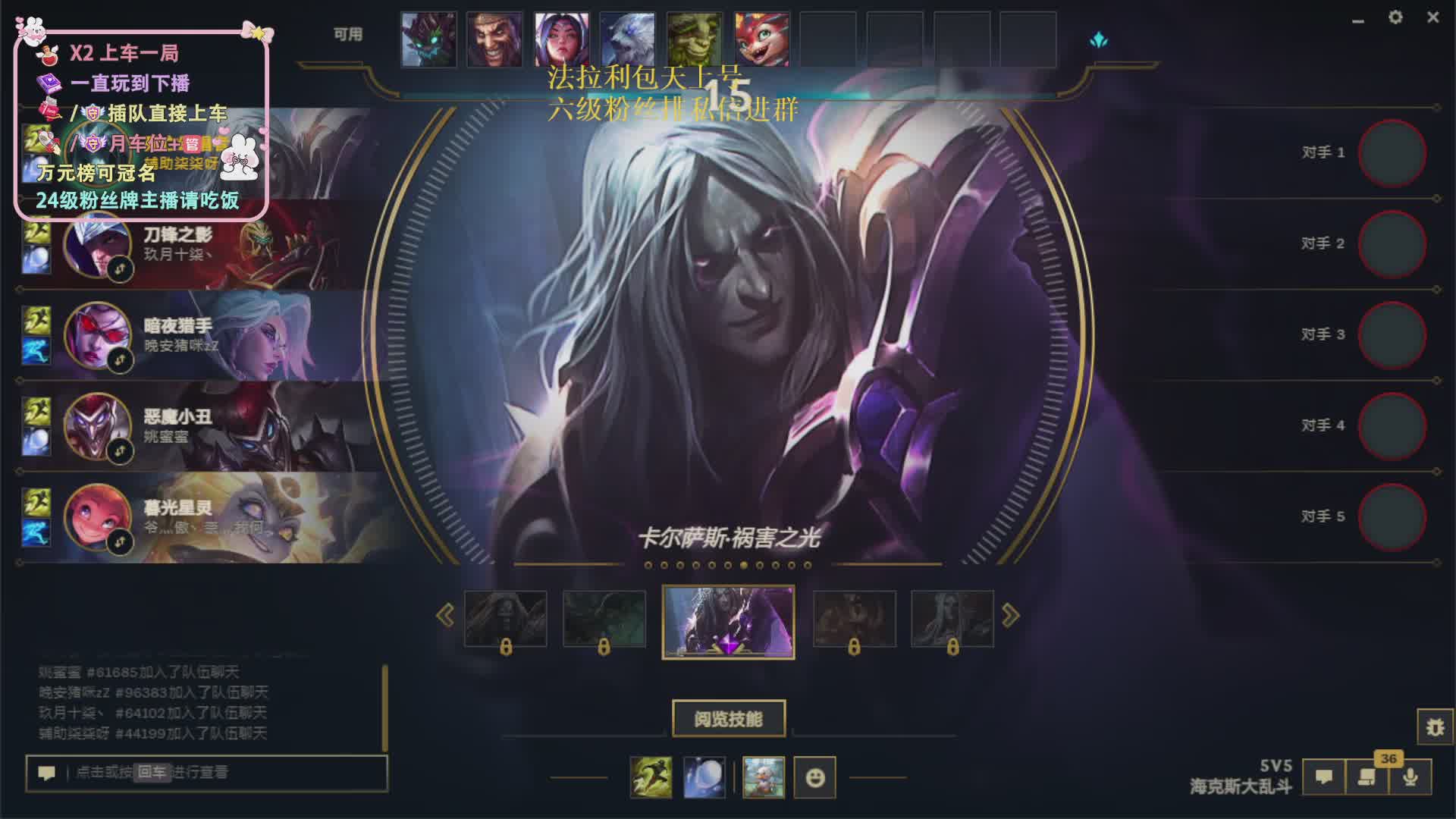This screenshot has width=1456, height=819.
Task: Pick Draven from the available bench
Action: [x=494, y=39]
